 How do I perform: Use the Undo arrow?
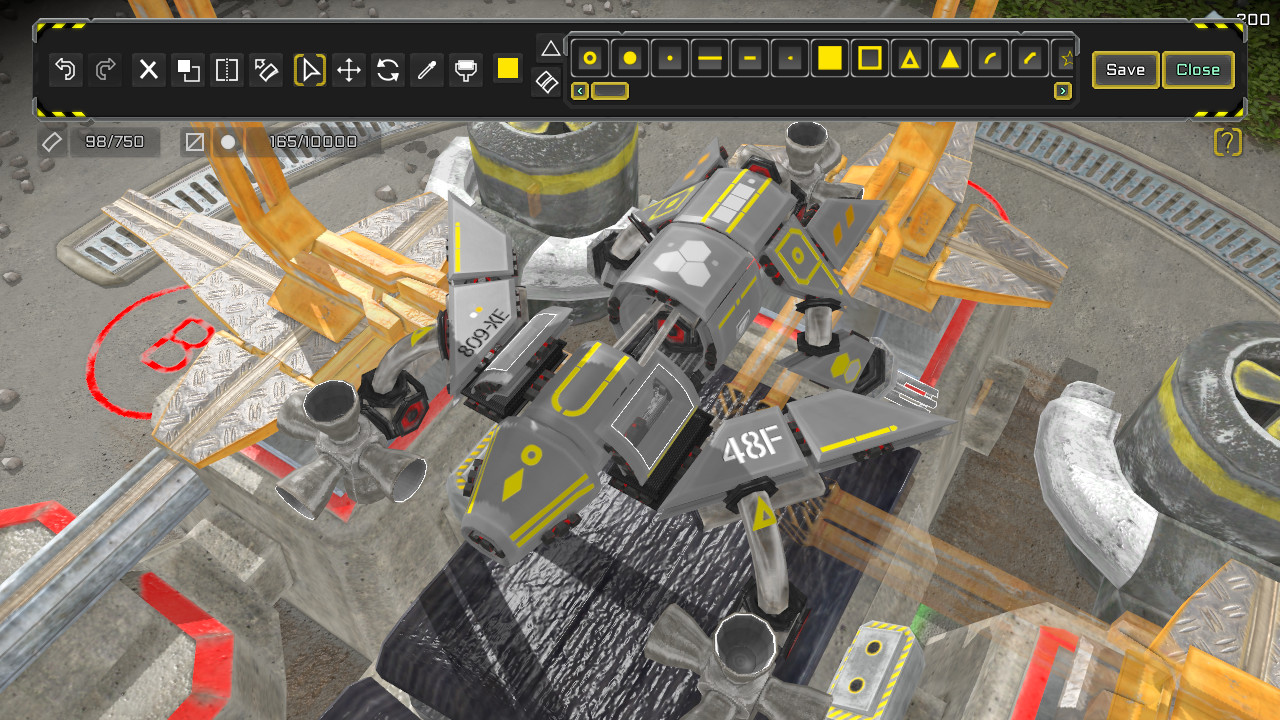pyautogui.click(x=65, y=70)
